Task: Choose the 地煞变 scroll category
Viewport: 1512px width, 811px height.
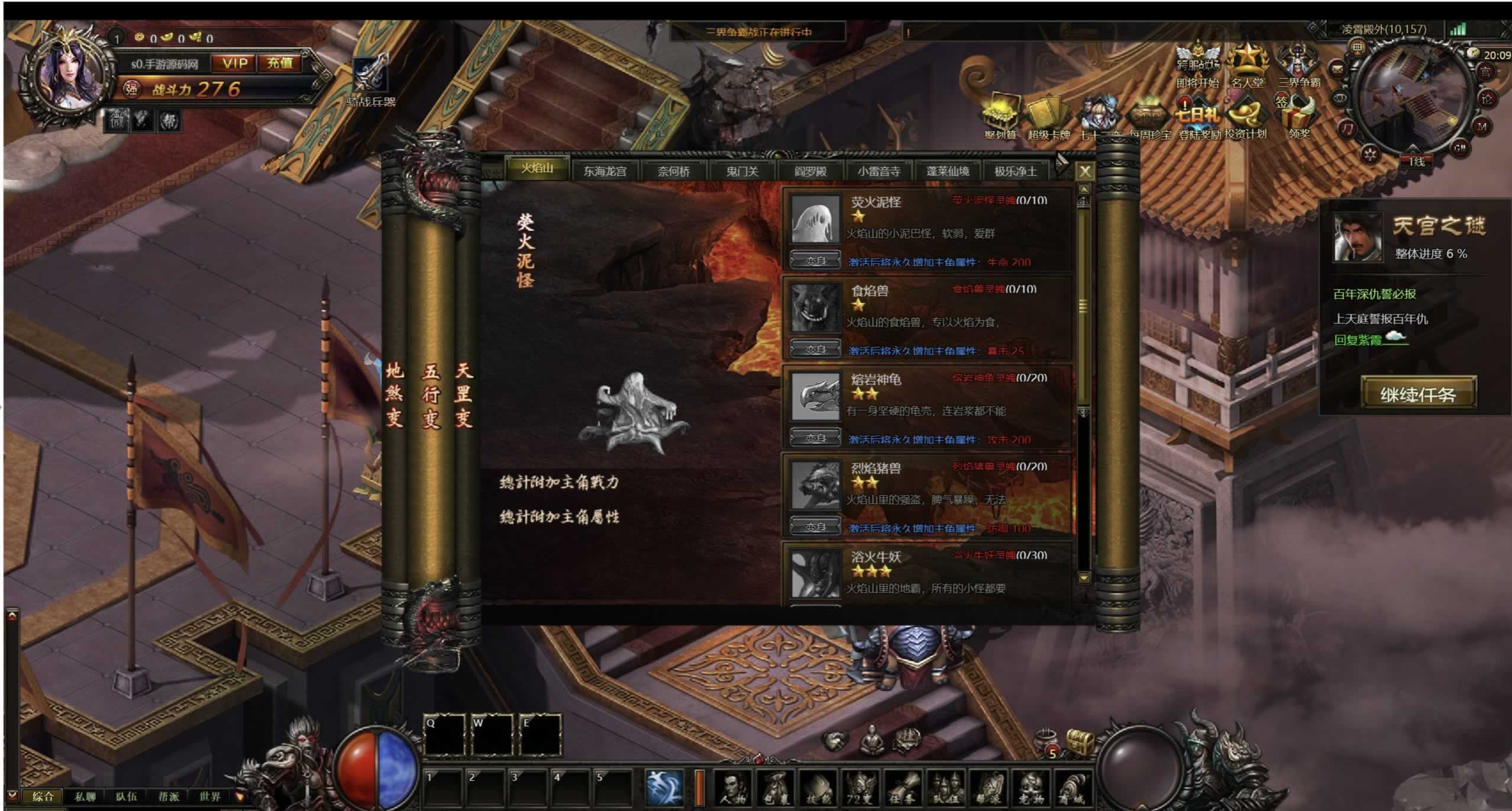Action: 394,395
